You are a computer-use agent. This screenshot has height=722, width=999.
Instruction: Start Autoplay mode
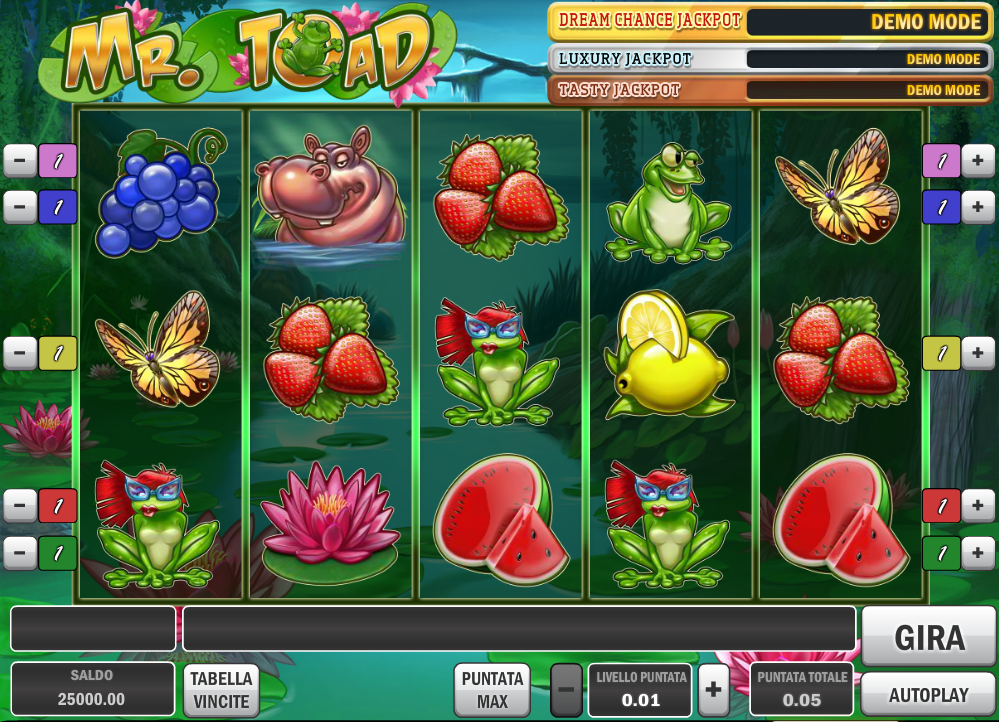tap(929, 694)
